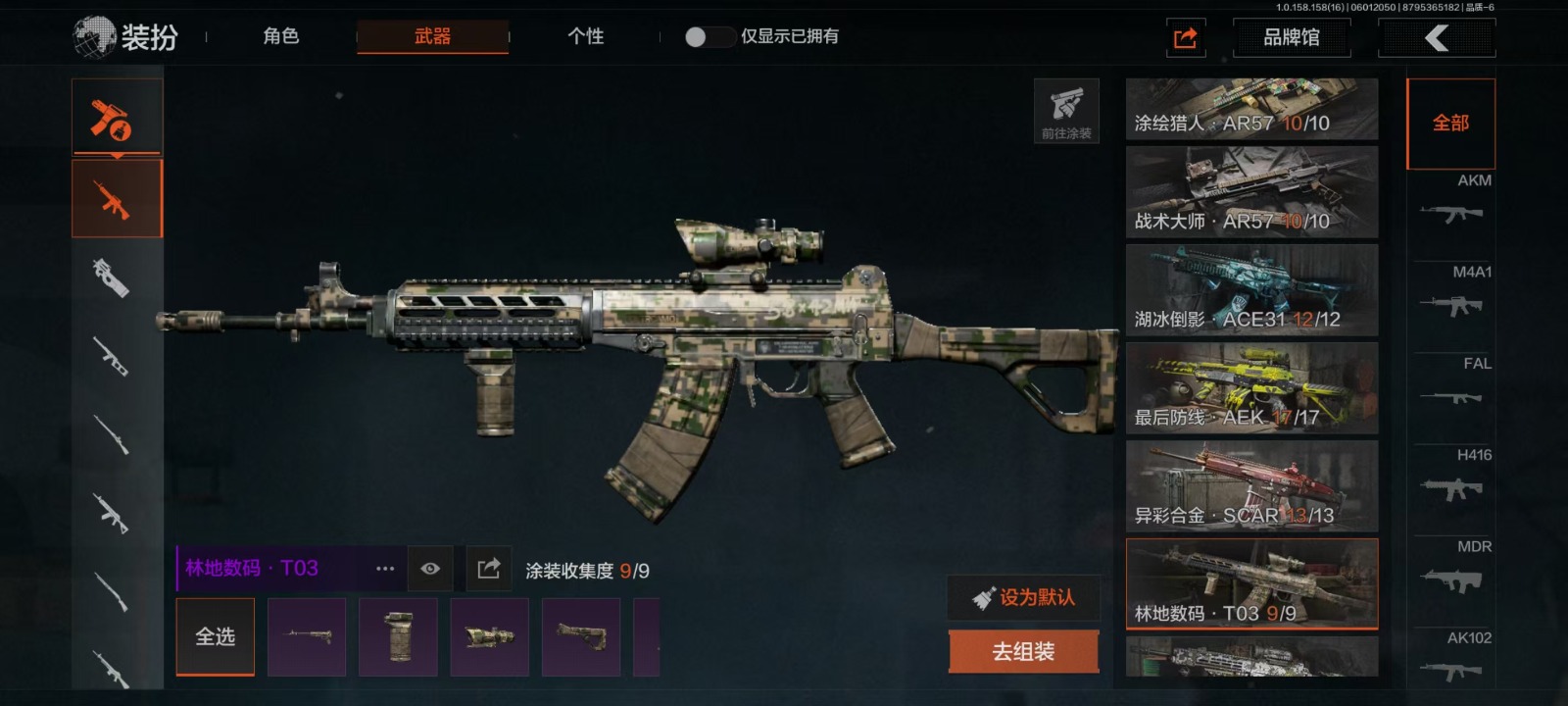
Task: Go back with the arrow button
Action: [1437, 38]
